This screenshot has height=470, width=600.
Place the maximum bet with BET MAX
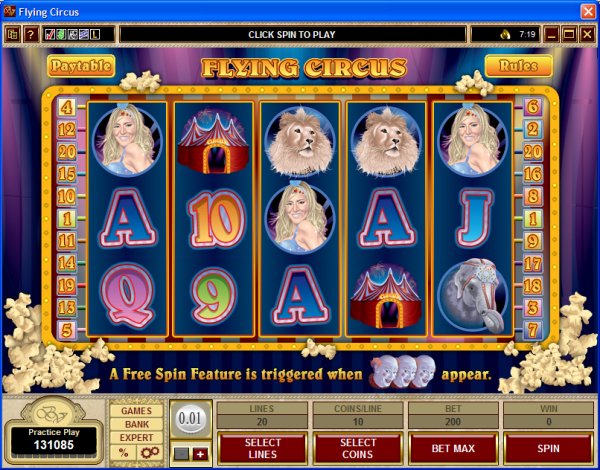(x=453, y=449)
